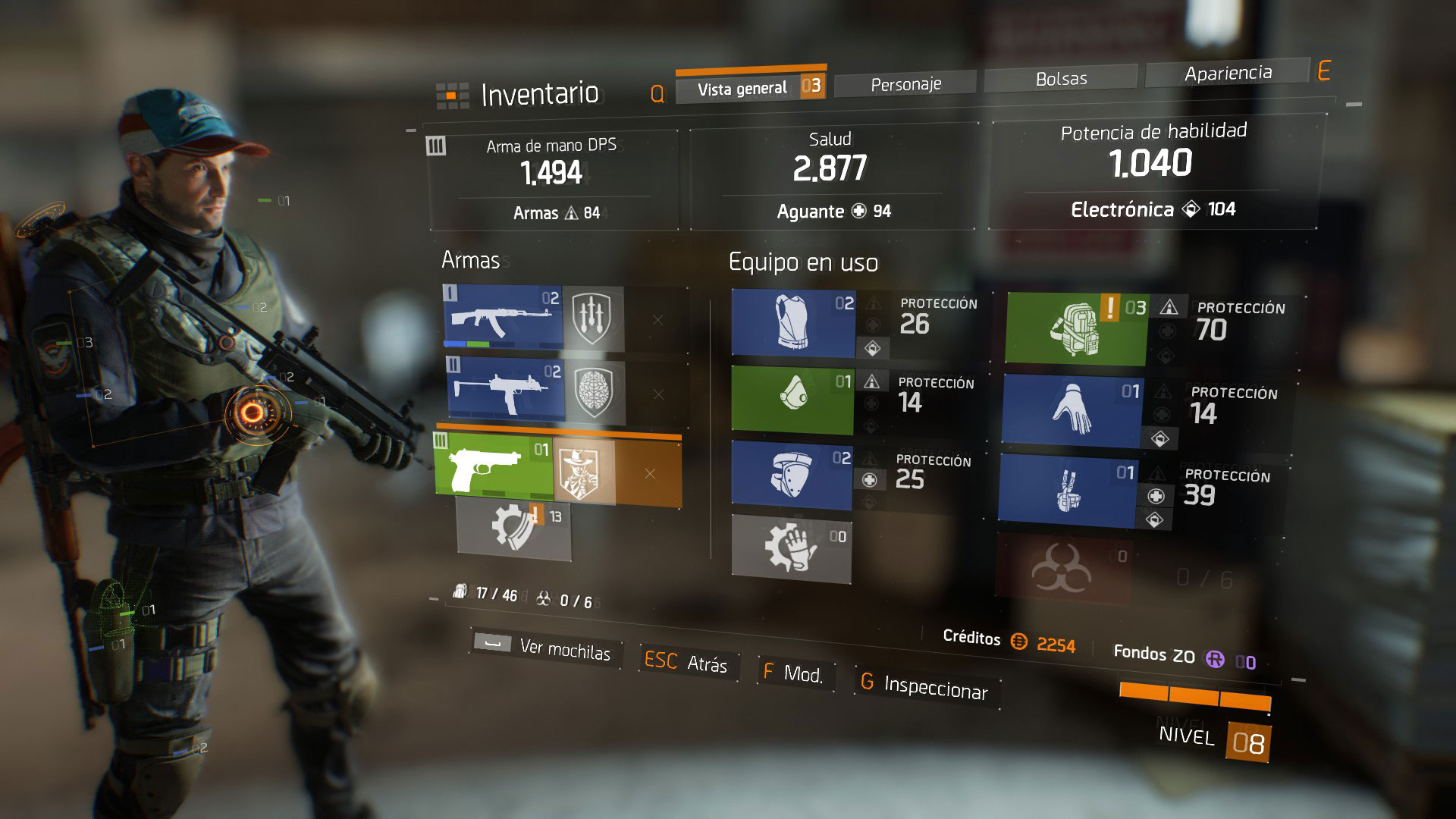This screenshot has height=819, width=1456.
Task: Choose the Inspeccionar option
Action: [924, 686]
